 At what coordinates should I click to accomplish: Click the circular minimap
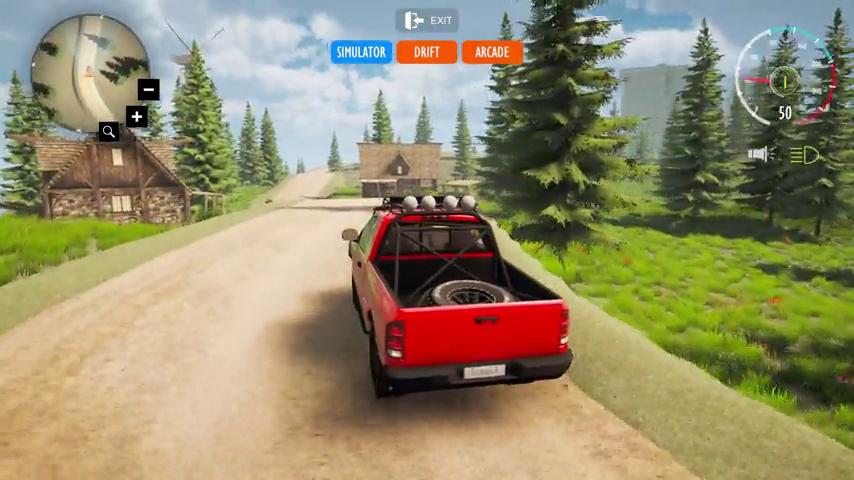[x=87, y=72]
